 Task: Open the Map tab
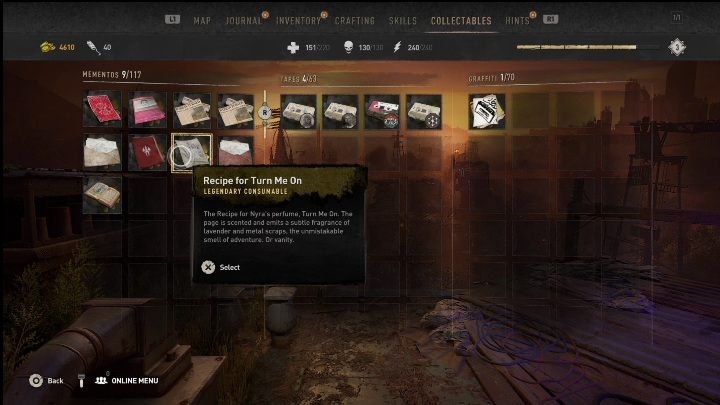point(202,20)
